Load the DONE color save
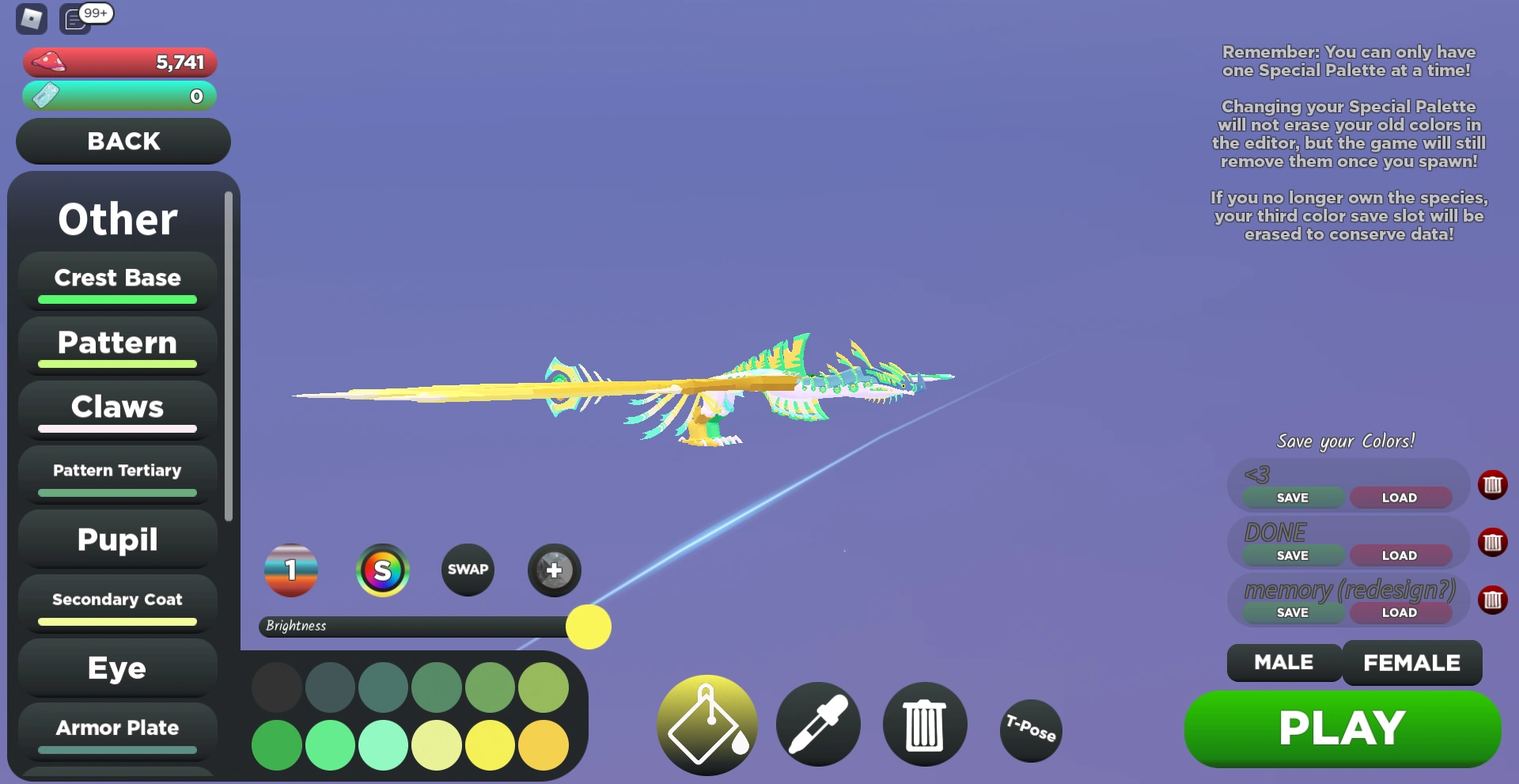Screen dimensions: 1519x784 point(1400,555)
